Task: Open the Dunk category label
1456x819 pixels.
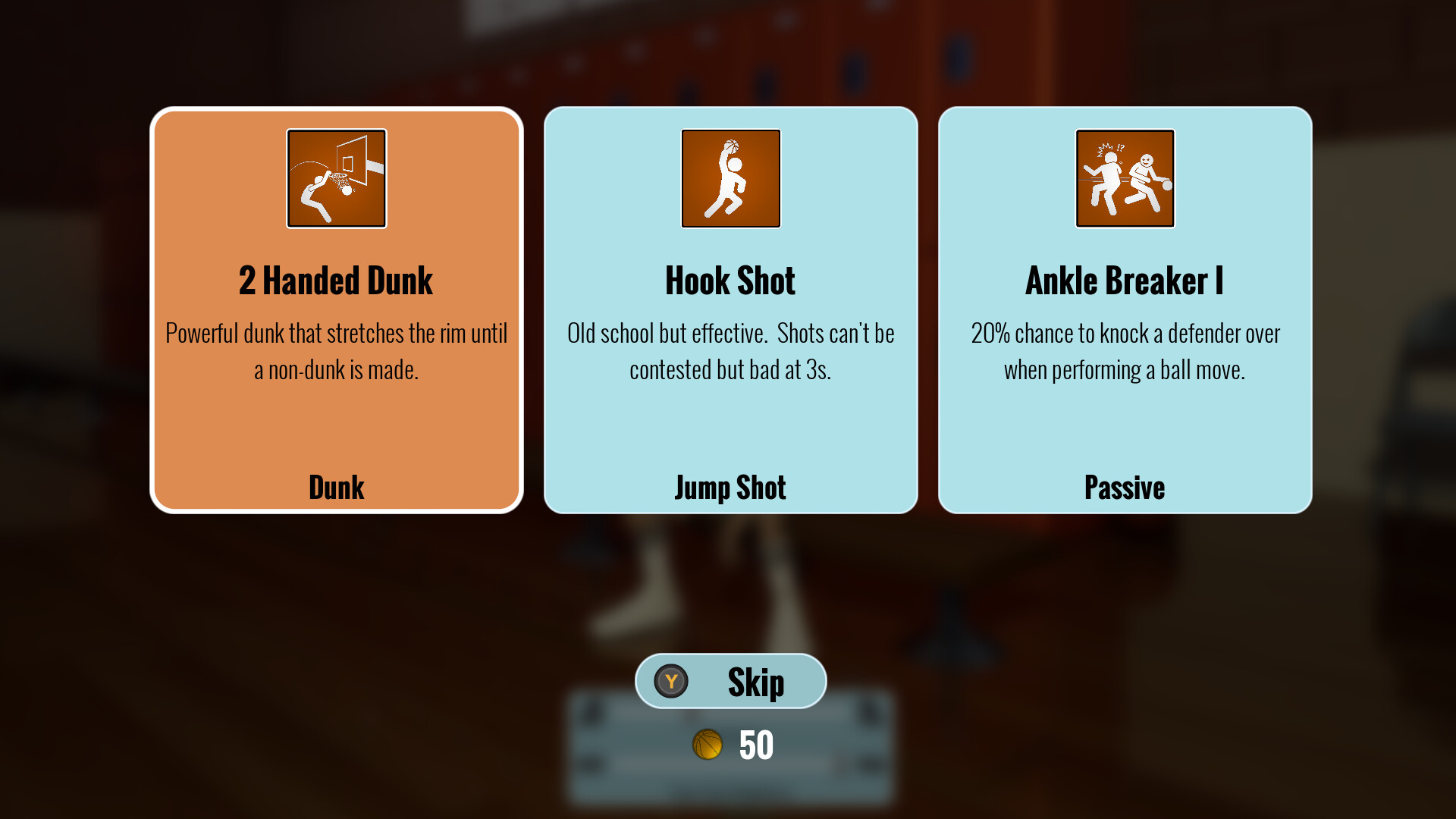Action: [337, 488]
